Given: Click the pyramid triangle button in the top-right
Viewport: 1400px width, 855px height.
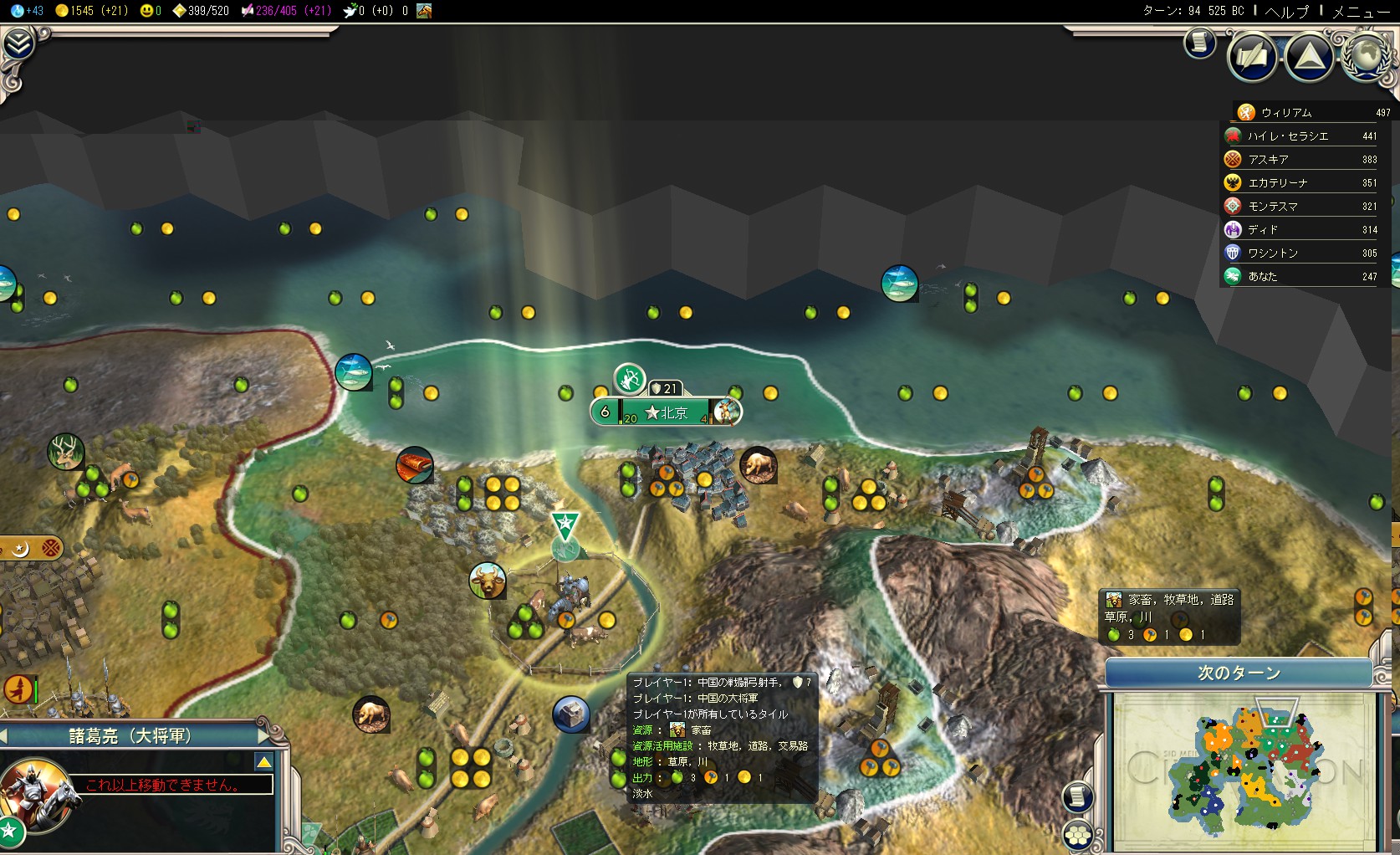Looking at the screenshot, I should [x=1309, y=56].
